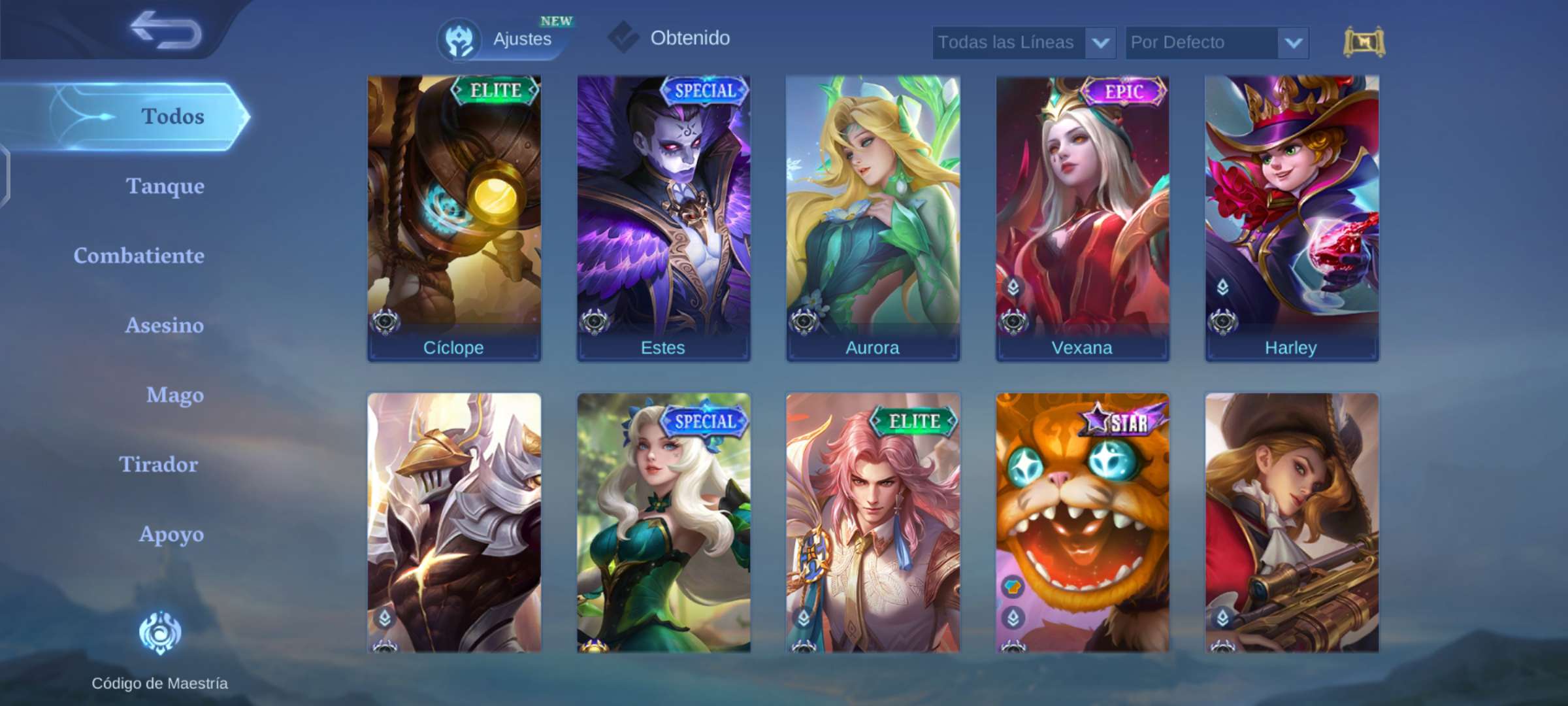Image resolution: width=1568 pixels, height=706 pixels.
Task: Select the orange cat monster STAR card
Action: (1082, 522)
